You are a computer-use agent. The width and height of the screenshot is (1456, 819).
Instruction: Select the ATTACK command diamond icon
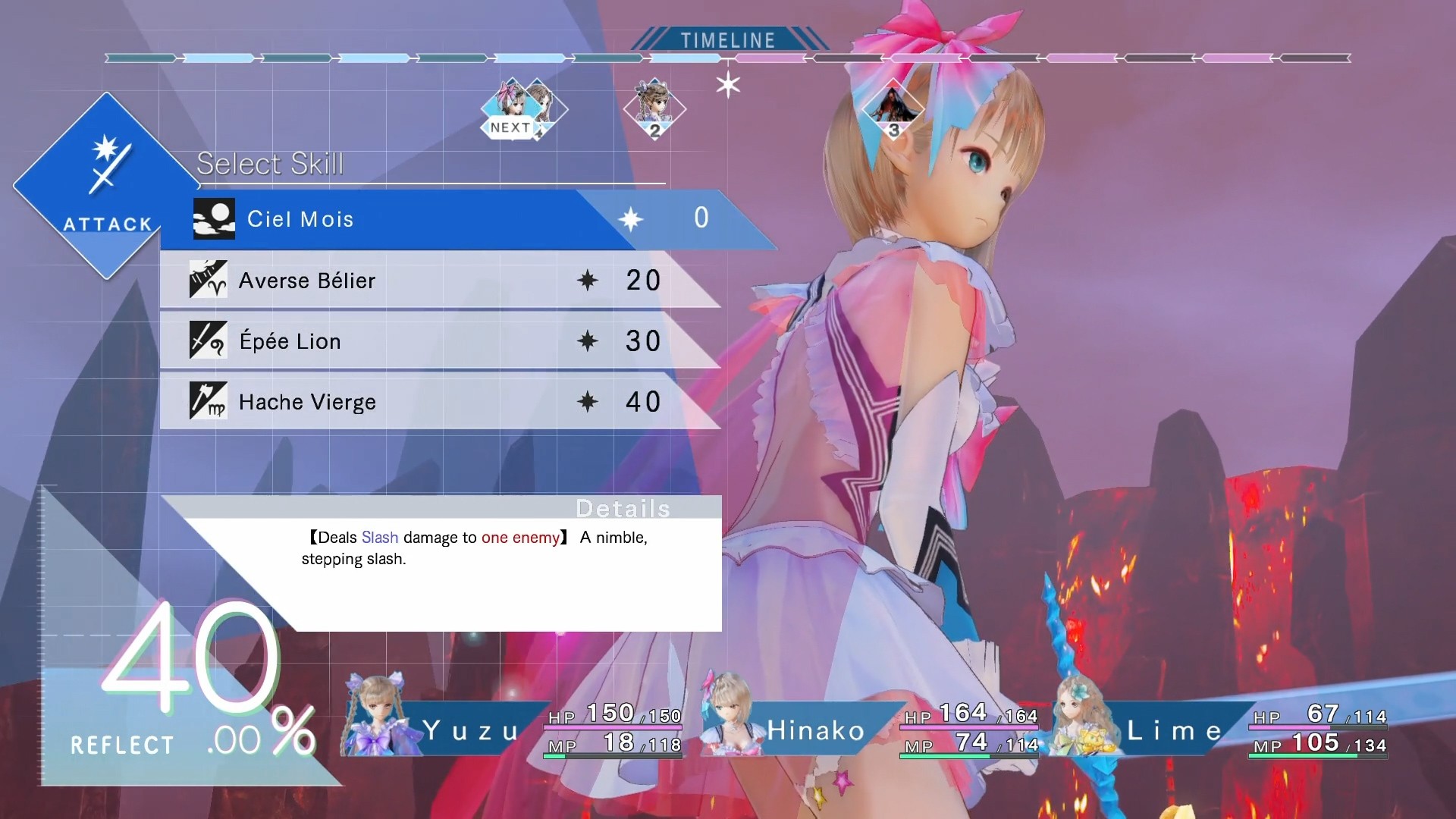pos(106,185)
